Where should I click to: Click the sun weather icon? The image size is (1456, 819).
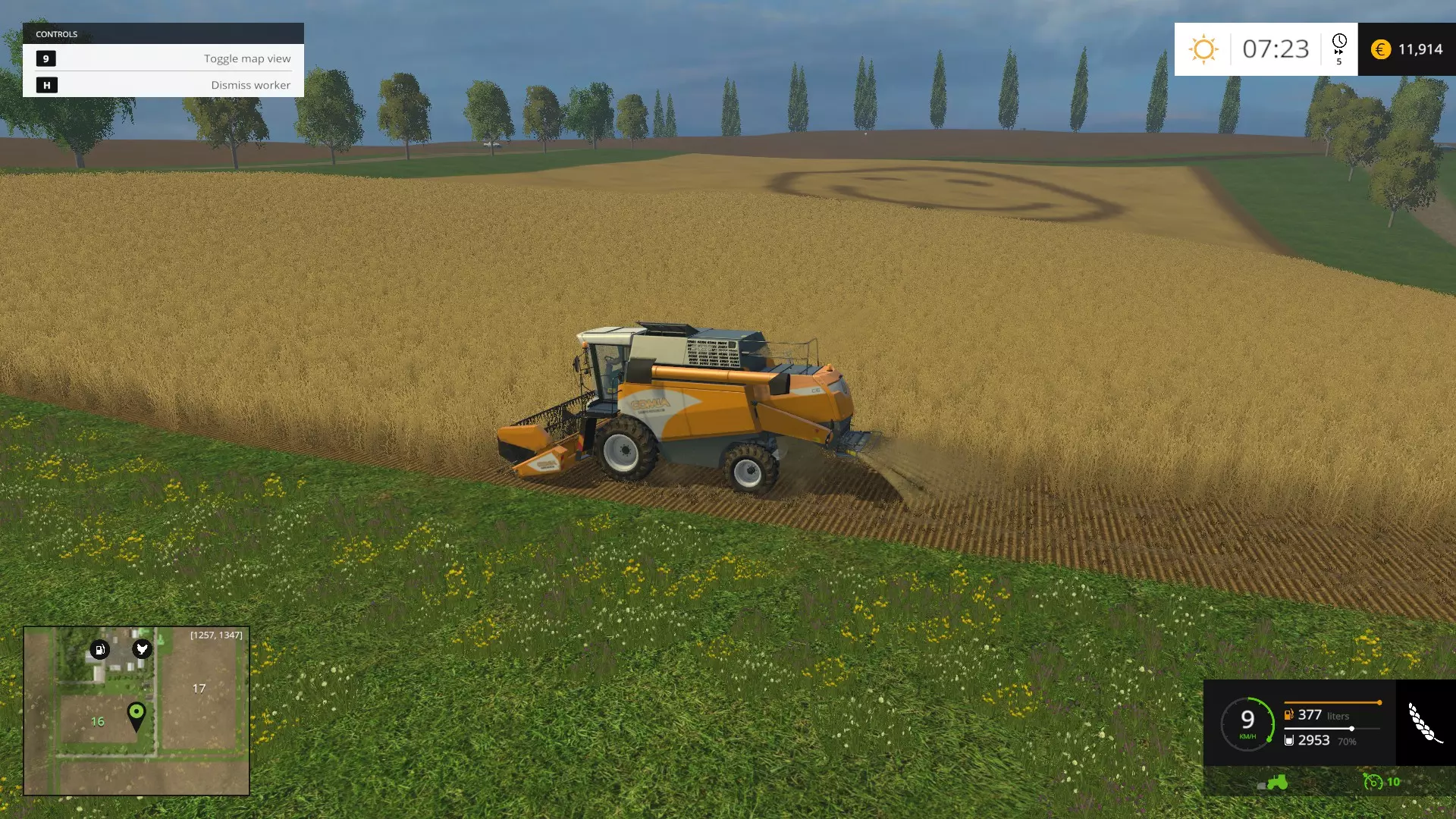pos(1203,49)
